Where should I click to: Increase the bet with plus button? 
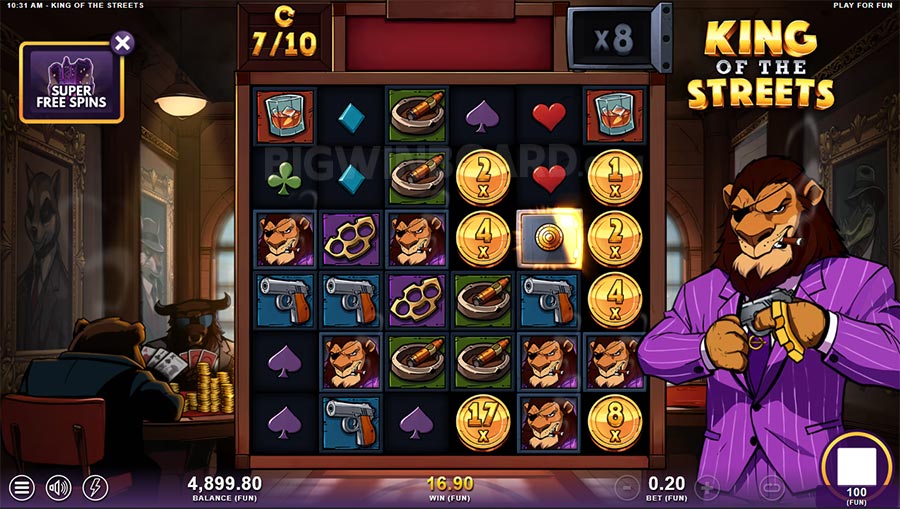tap(707, 488)
